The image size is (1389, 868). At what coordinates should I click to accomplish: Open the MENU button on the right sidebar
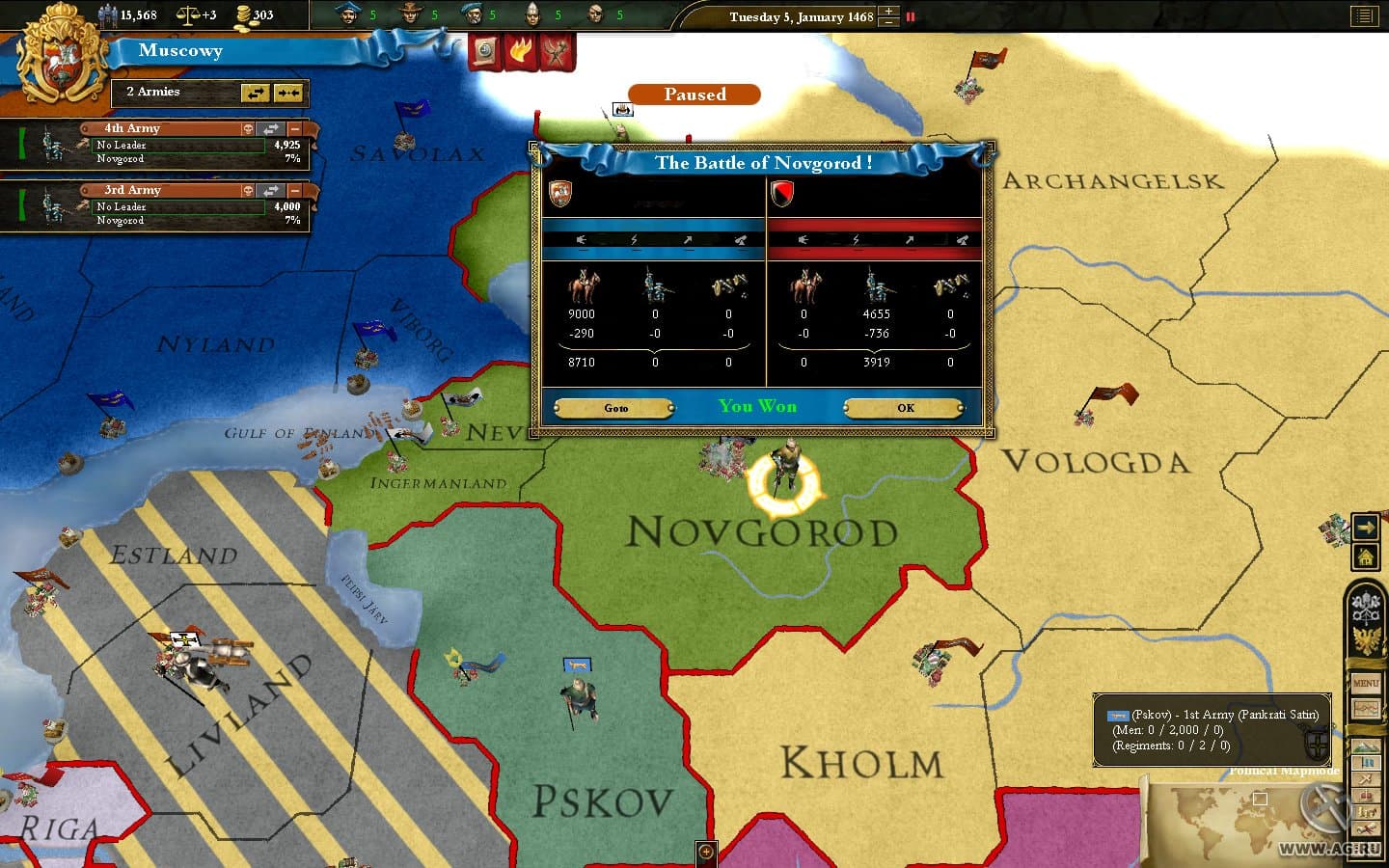pyautogui.click(x=1366, y=683)
